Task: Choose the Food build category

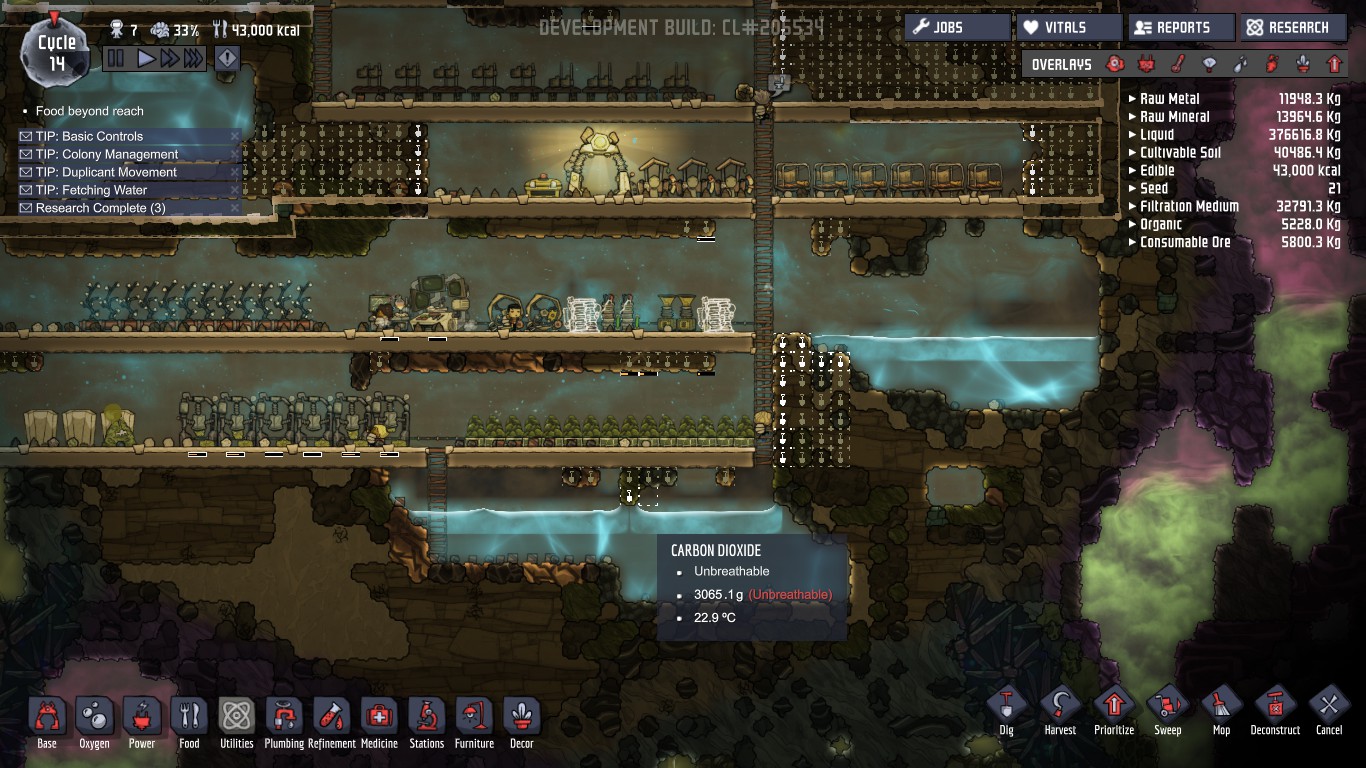Action: (189, 718)
